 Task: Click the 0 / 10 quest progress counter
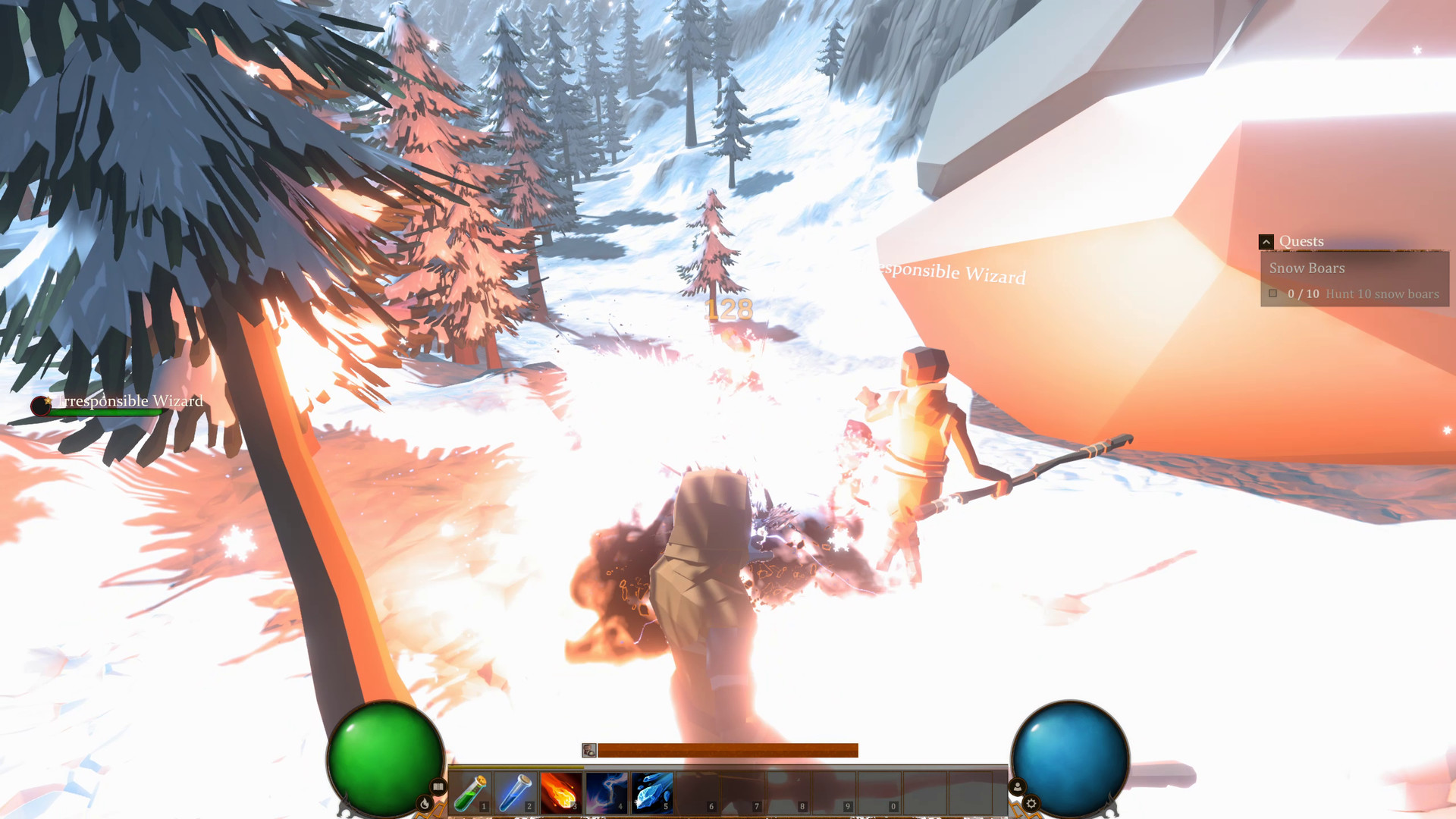tap(1304, 293)
